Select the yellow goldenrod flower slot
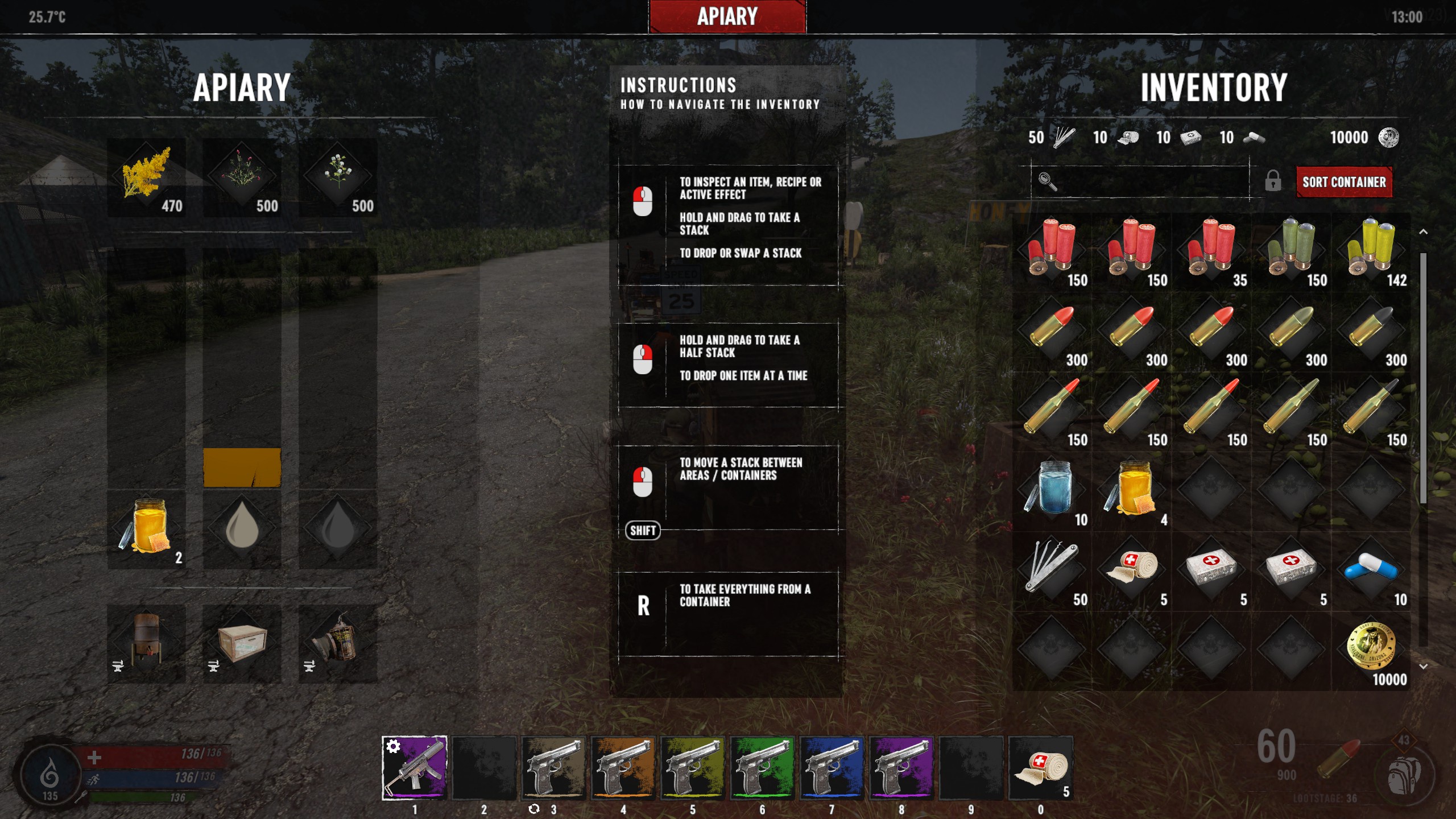The height and width of the screenshot is (819, 1456). point(147,177)
